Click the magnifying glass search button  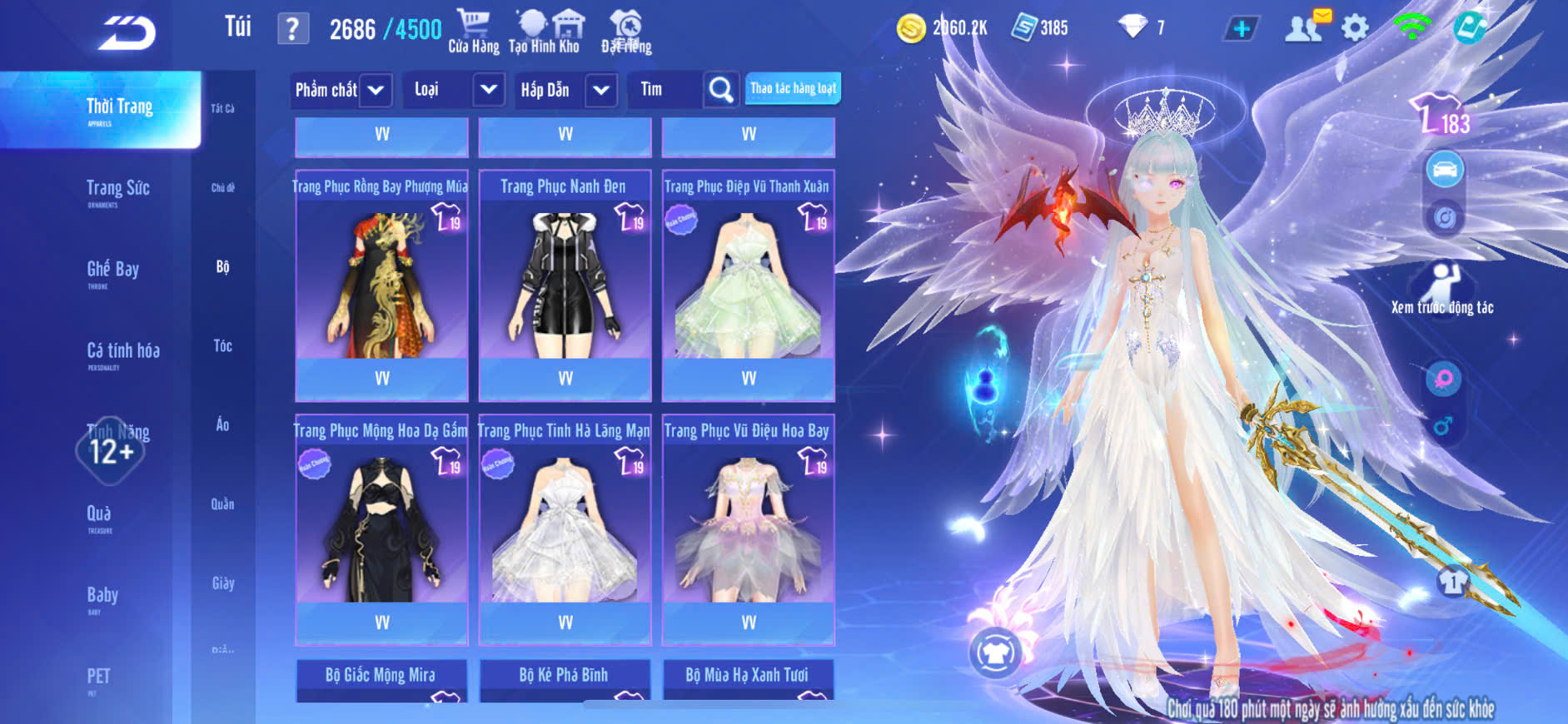pyautogui.click(x=721, y=90)
